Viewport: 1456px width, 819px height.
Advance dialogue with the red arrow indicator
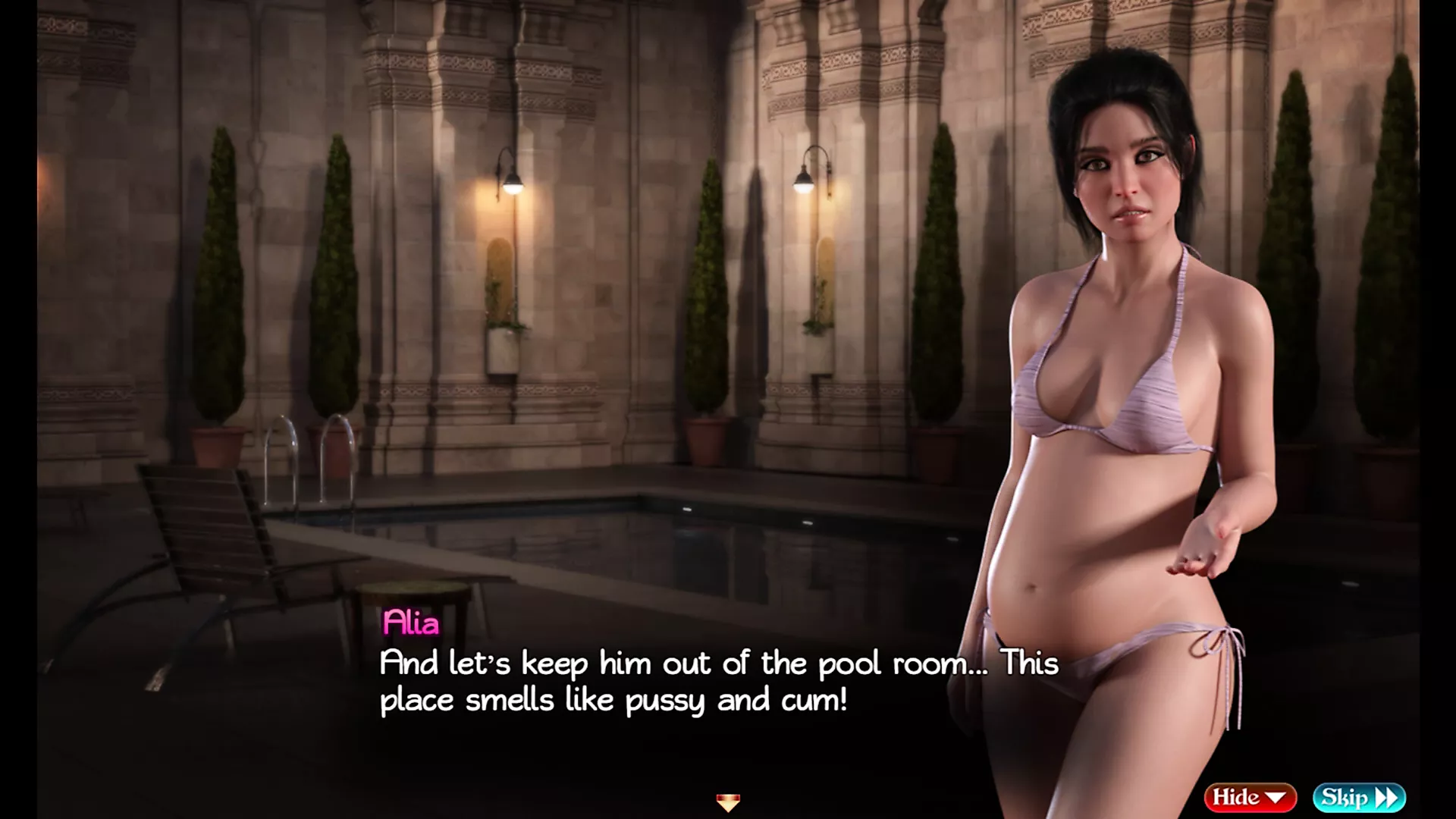[728, 802]
